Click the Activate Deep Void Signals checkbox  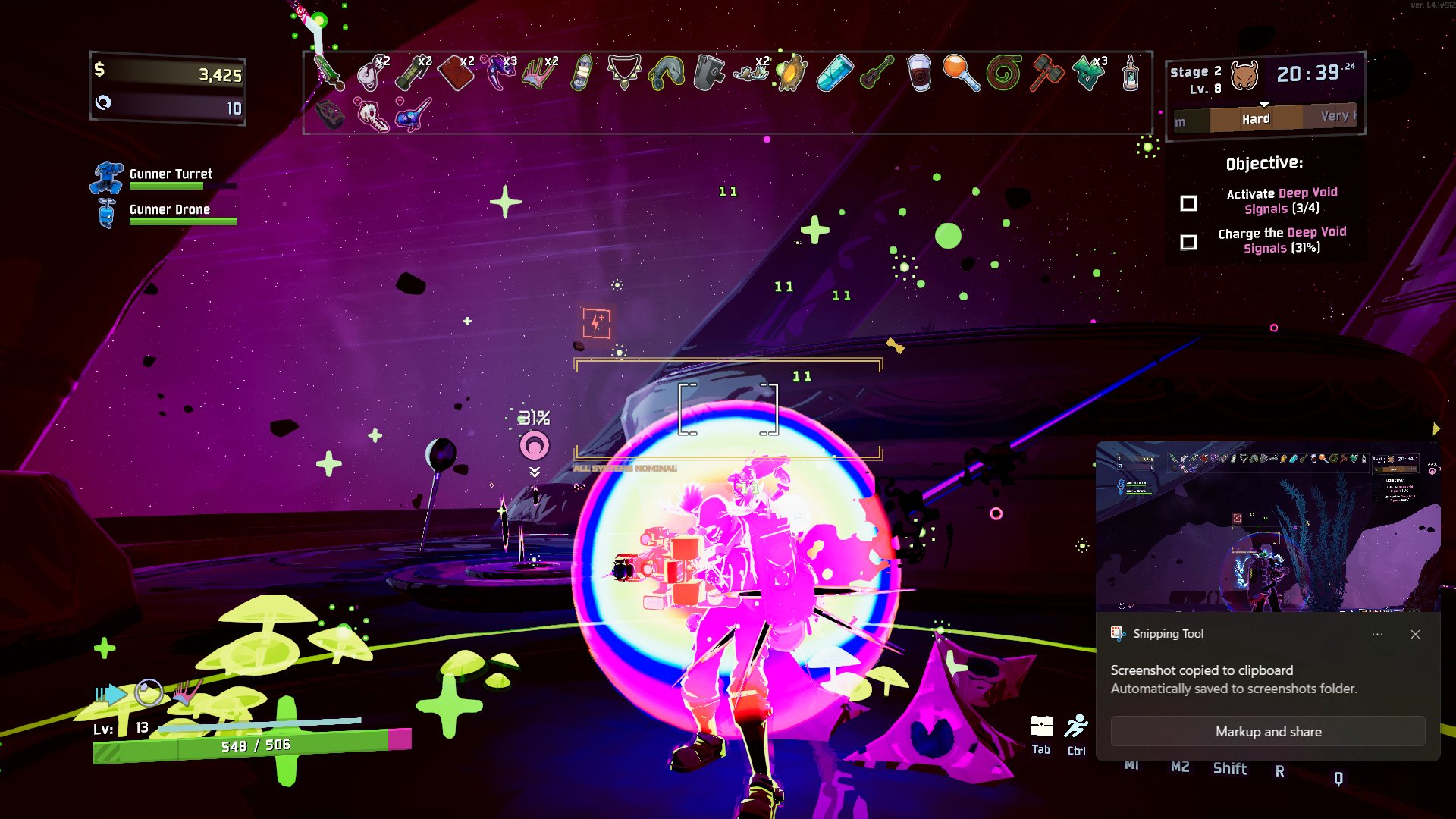pos(1189,203)
